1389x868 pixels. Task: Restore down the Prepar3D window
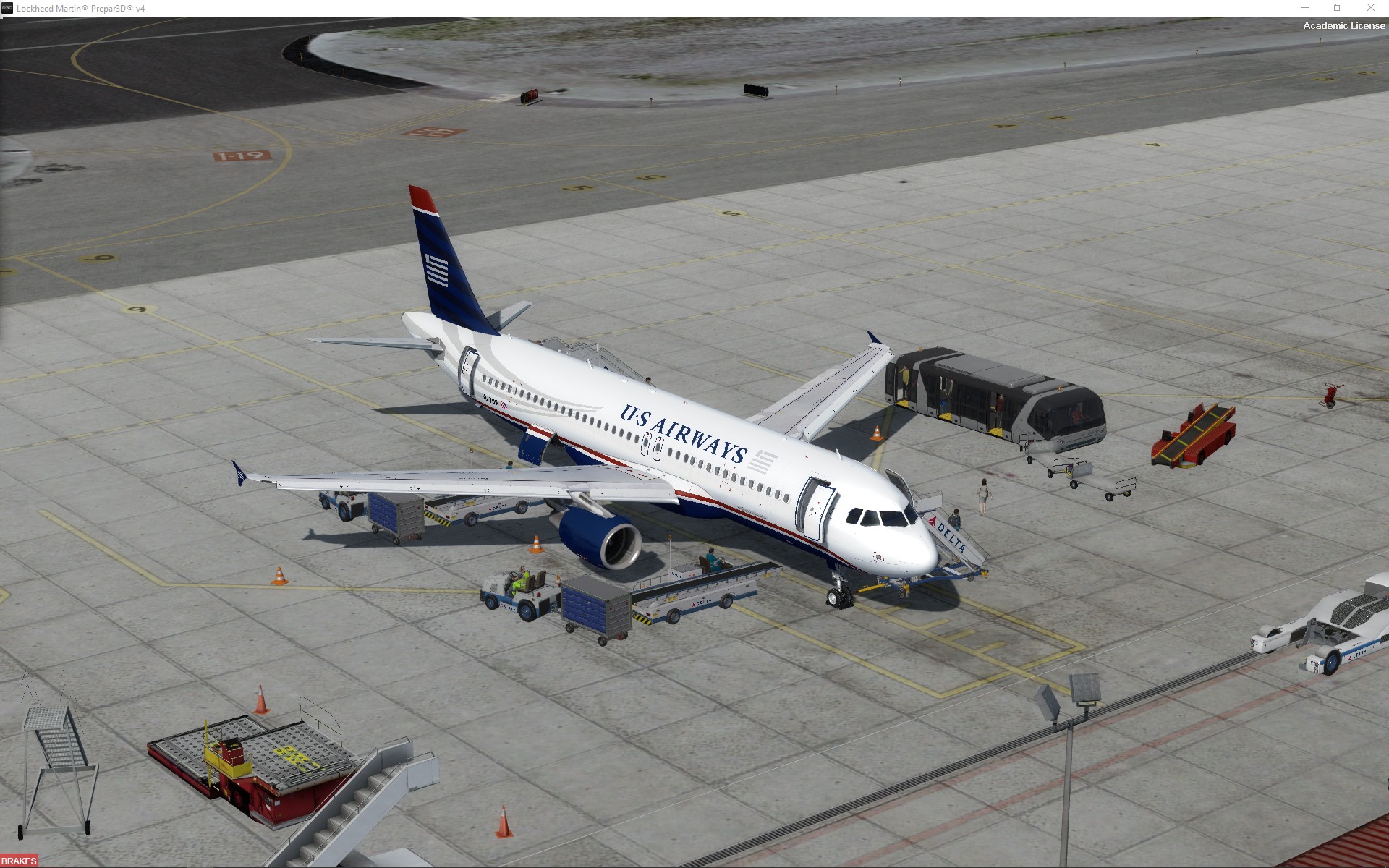[x=1338, y=8]
